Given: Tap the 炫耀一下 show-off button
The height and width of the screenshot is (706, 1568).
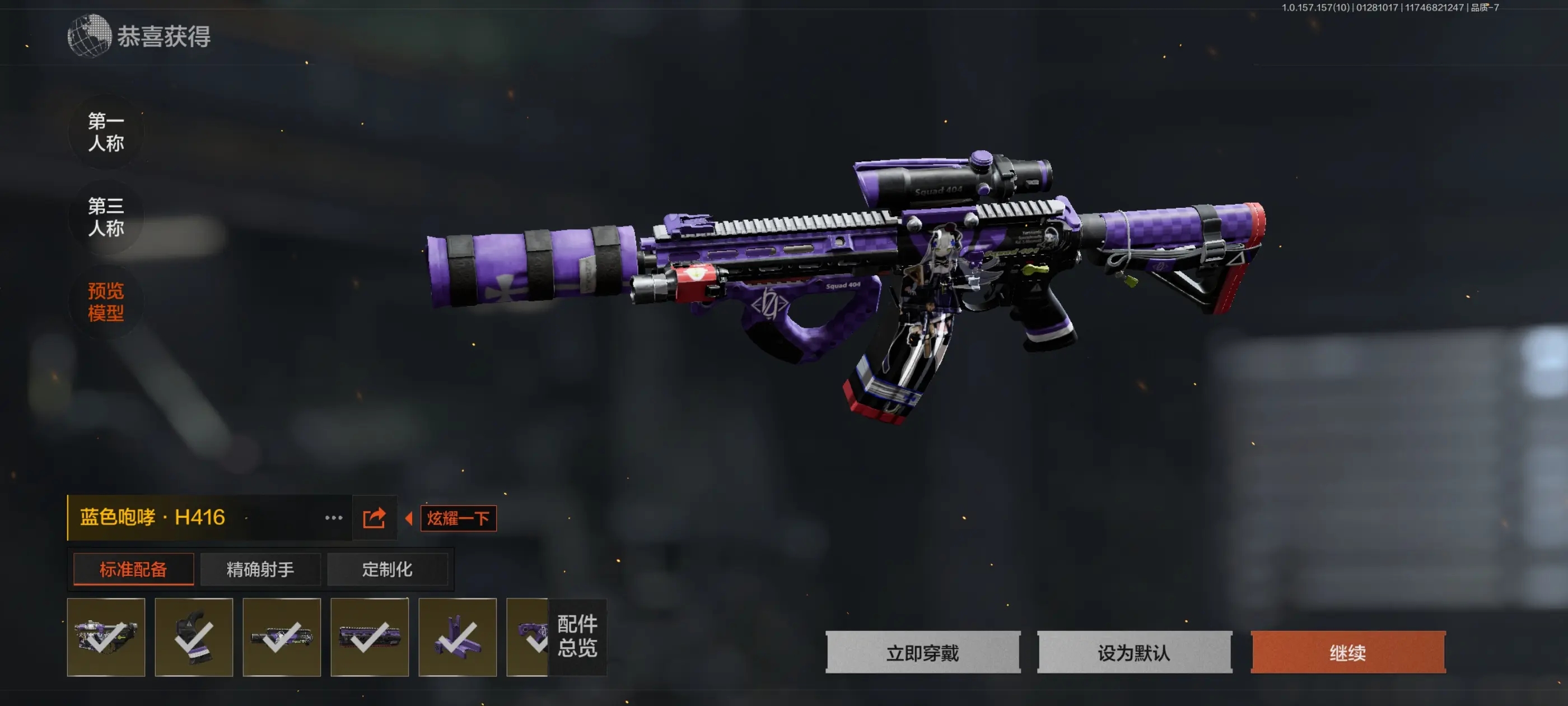Looking at the screenshot, I should click(458, 518).
